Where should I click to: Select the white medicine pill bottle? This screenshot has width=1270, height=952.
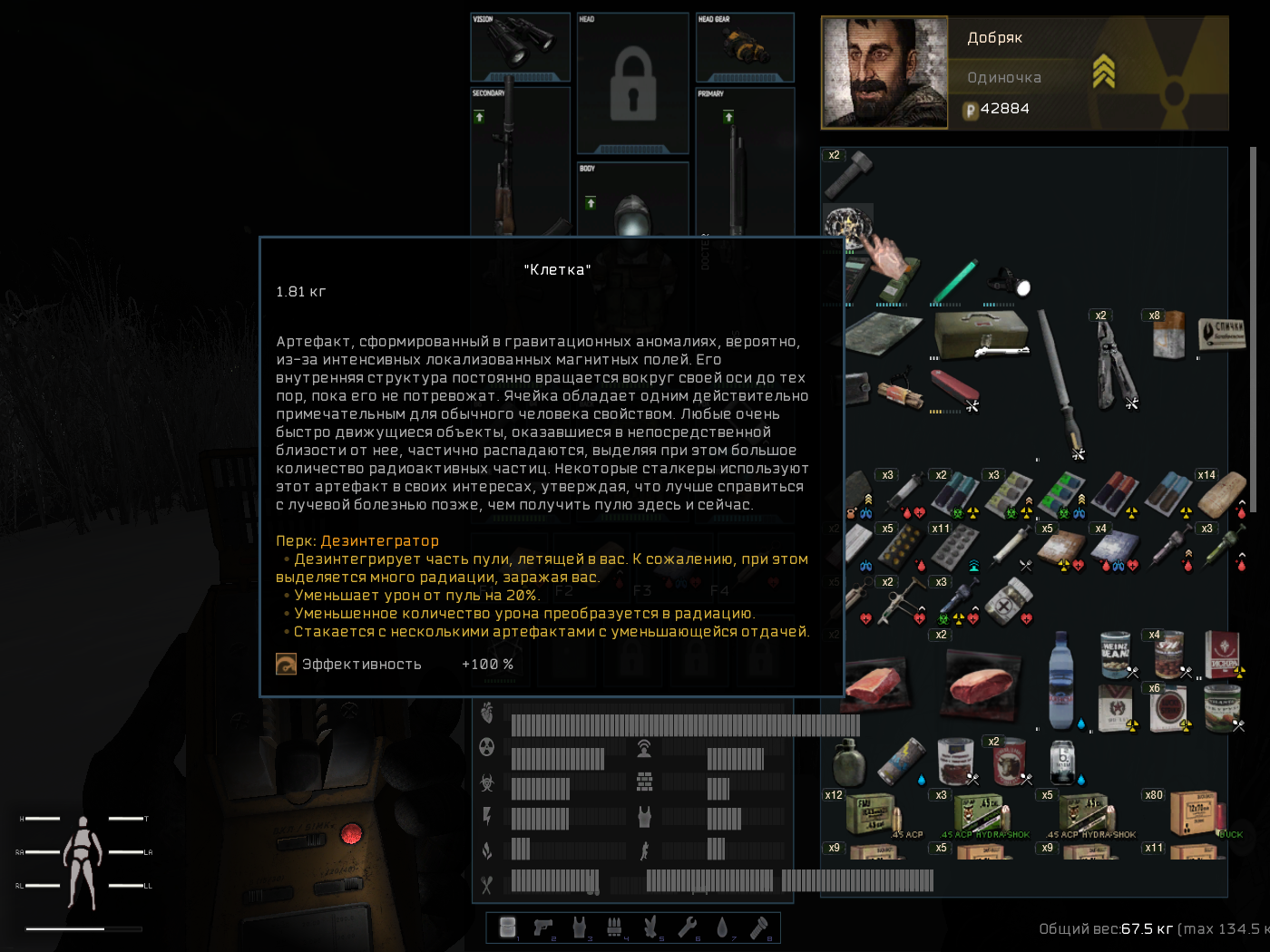click(x=1009, y=601)
